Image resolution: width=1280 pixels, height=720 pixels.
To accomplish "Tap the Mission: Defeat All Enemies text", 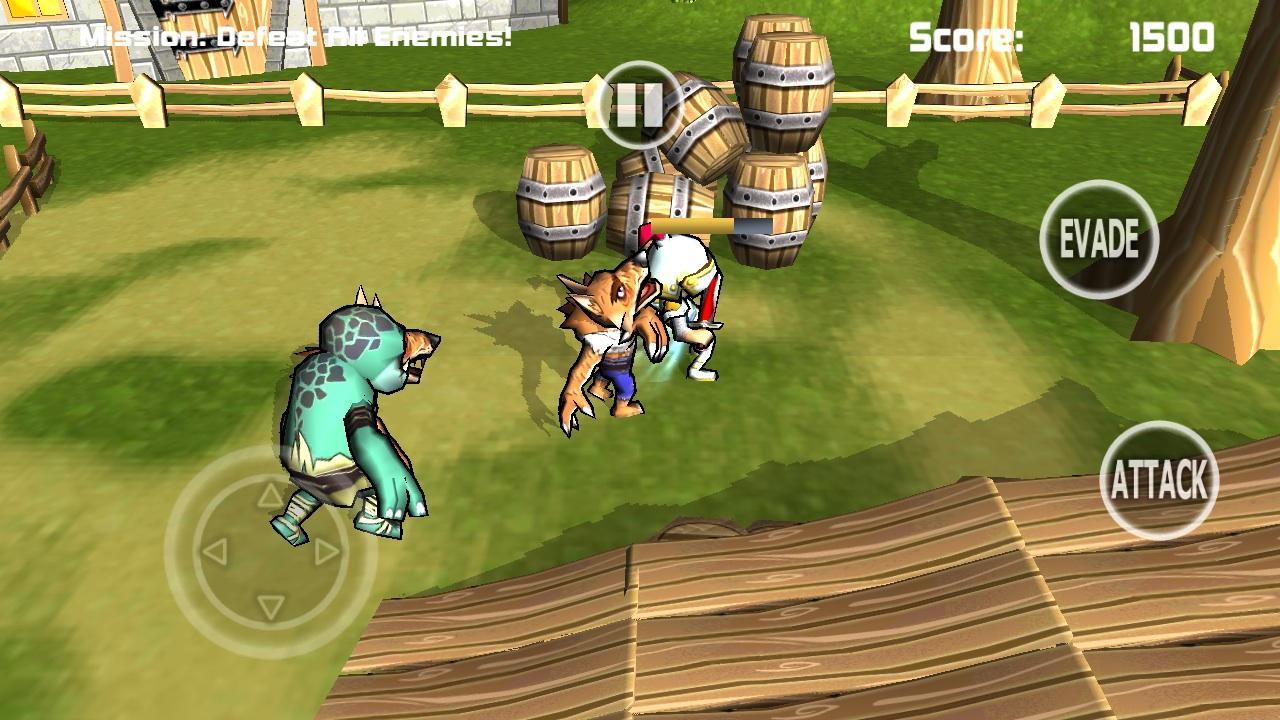I will click(x=297, y=35).
